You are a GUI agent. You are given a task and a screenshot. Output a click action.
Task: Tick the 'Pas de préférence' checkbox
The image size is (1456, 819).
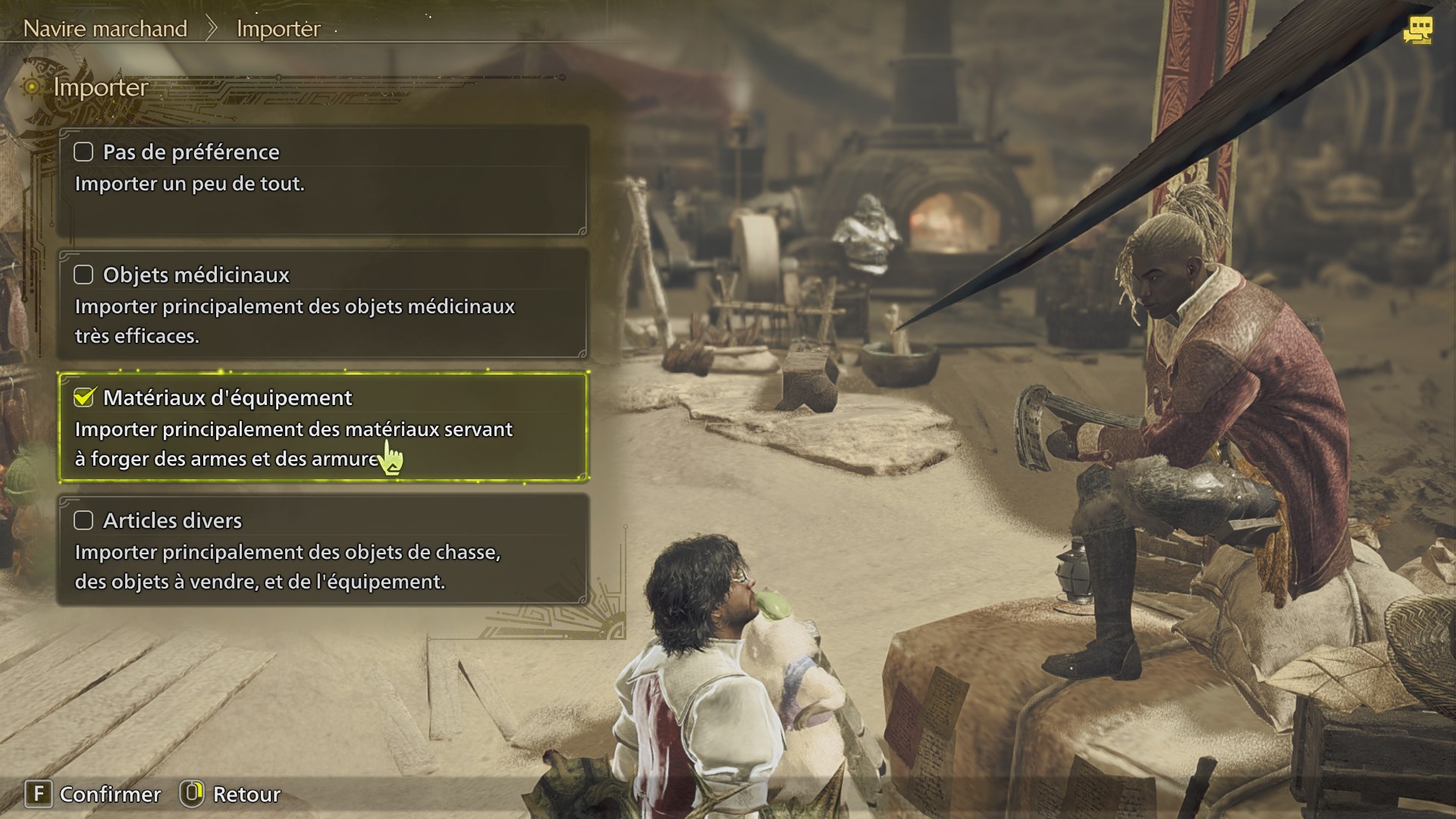[83, 152]
